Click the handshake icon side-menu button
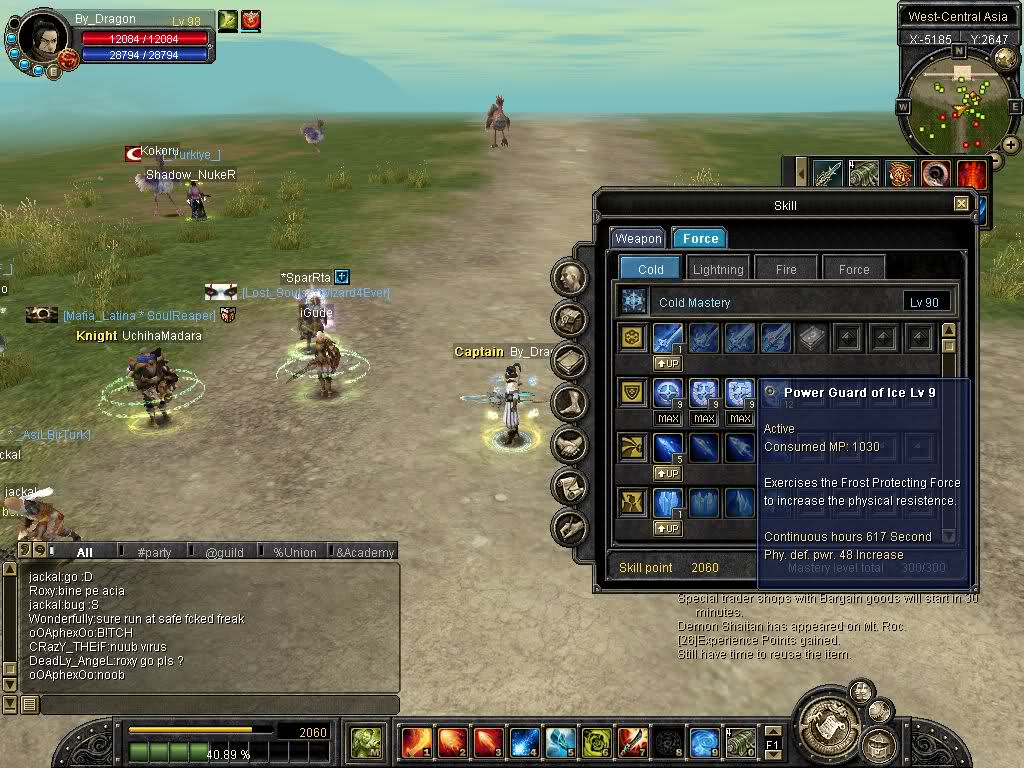 pos(570,445)
